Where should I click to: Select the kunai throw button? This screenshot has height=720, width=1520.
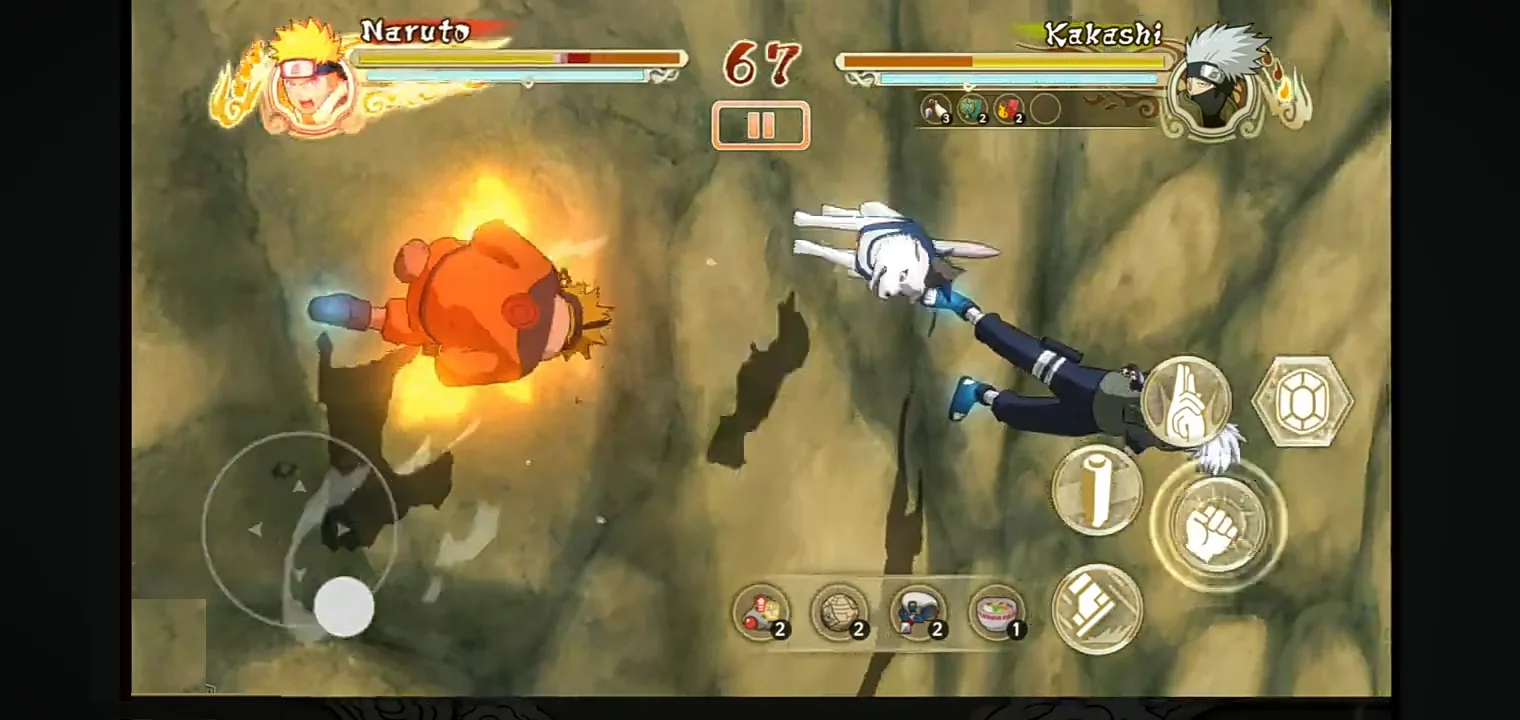(x=1097, y=487)
